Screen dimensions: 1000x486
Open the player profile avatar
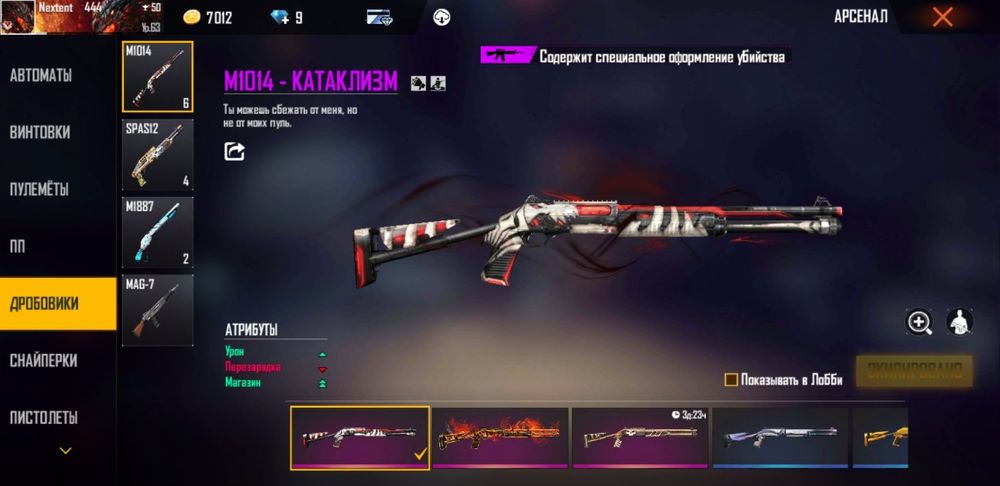[x=17, y=16]
